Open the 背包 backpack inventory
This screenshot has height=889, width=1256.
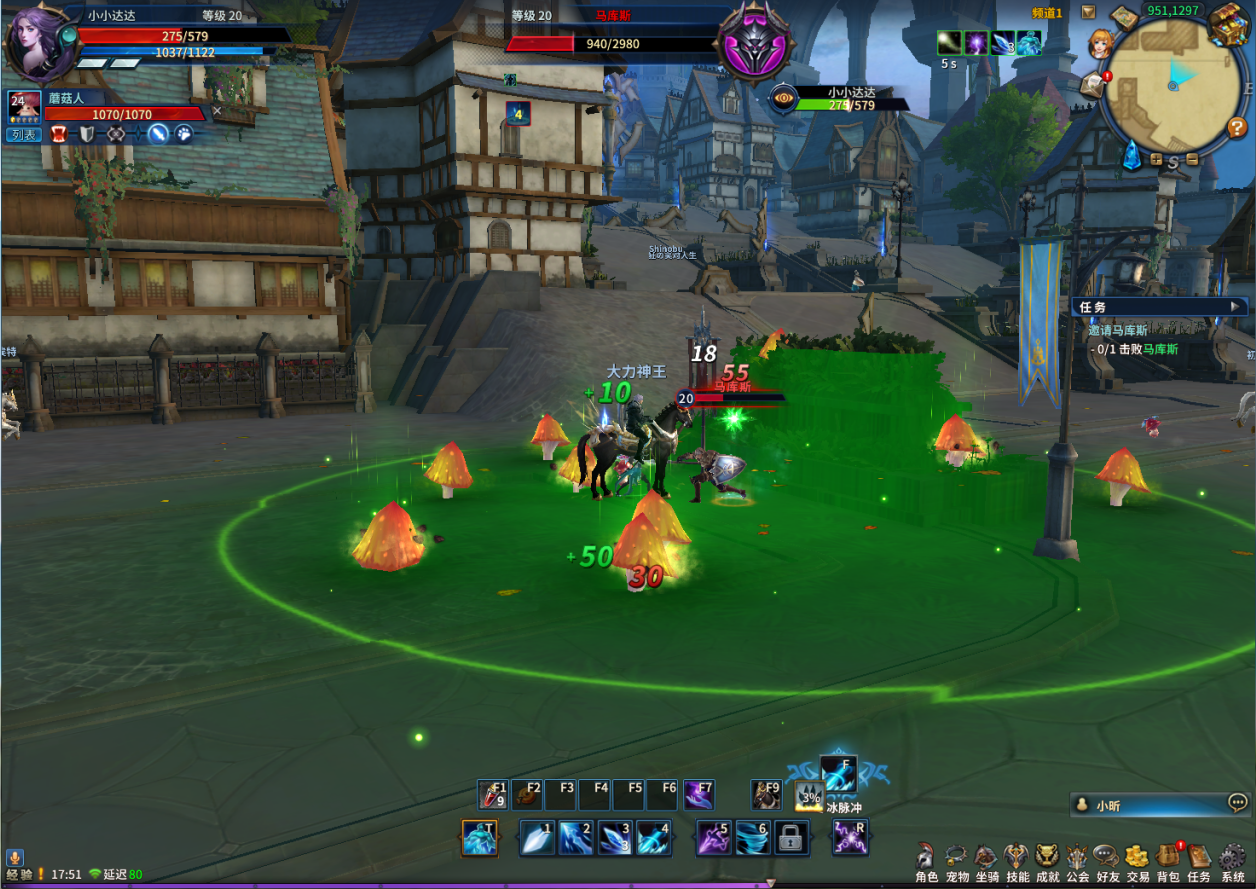(x=1168, y=857)
